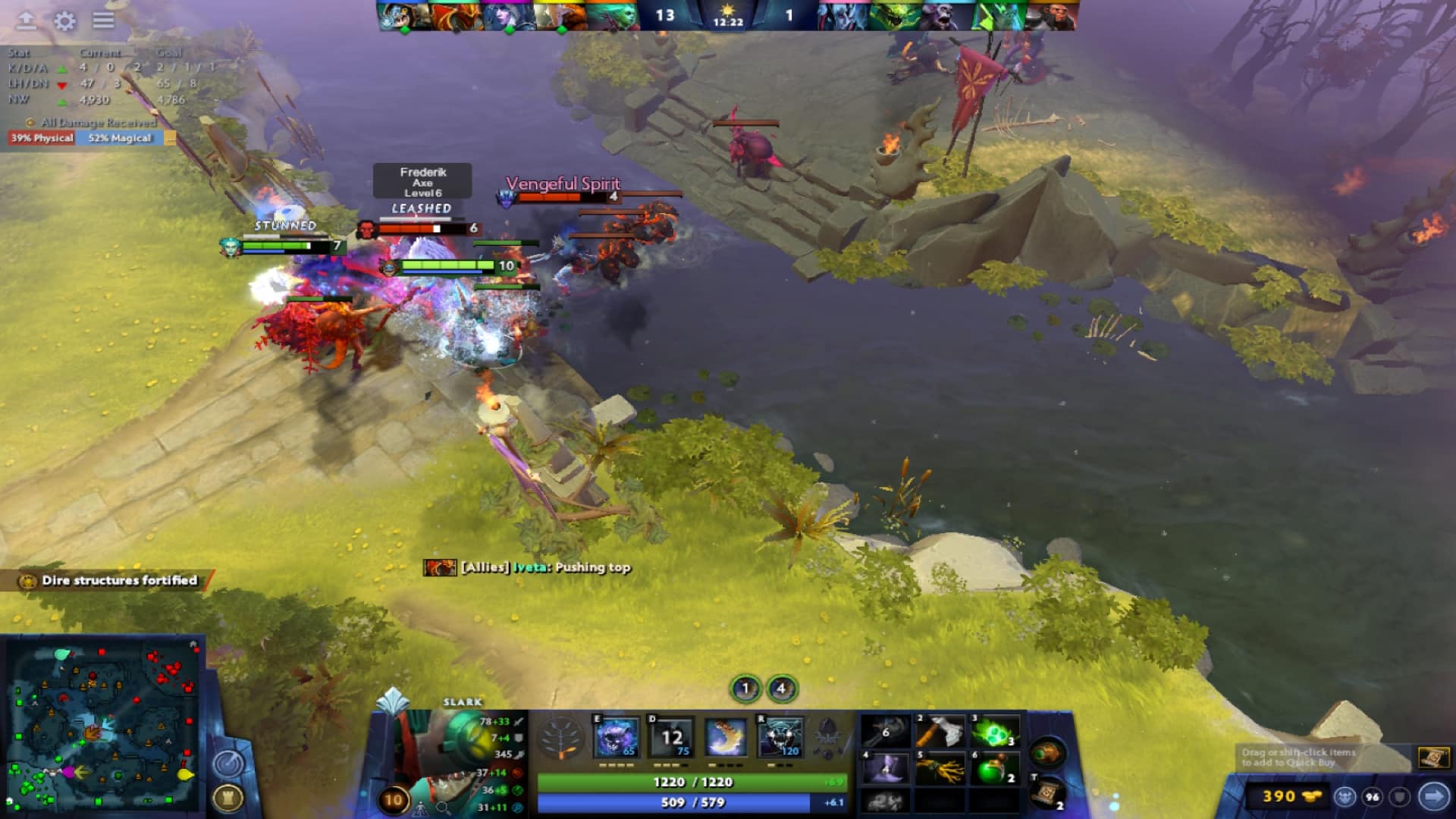Click the glyph of fortification icon

click(228, 798)
